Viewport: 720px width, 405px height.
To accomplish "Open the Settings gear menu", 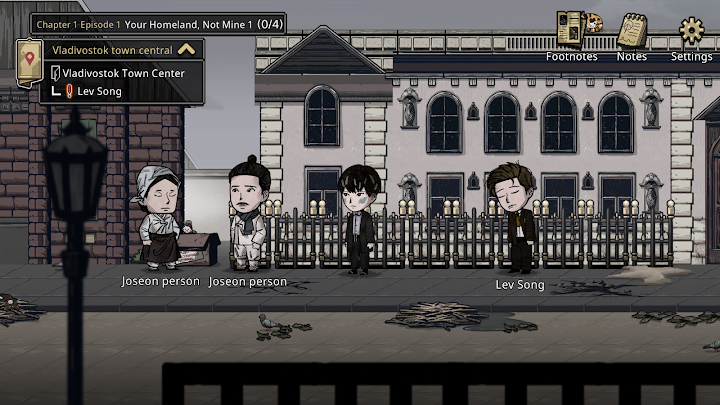I will pyautogui.click(x=691, y=31).
